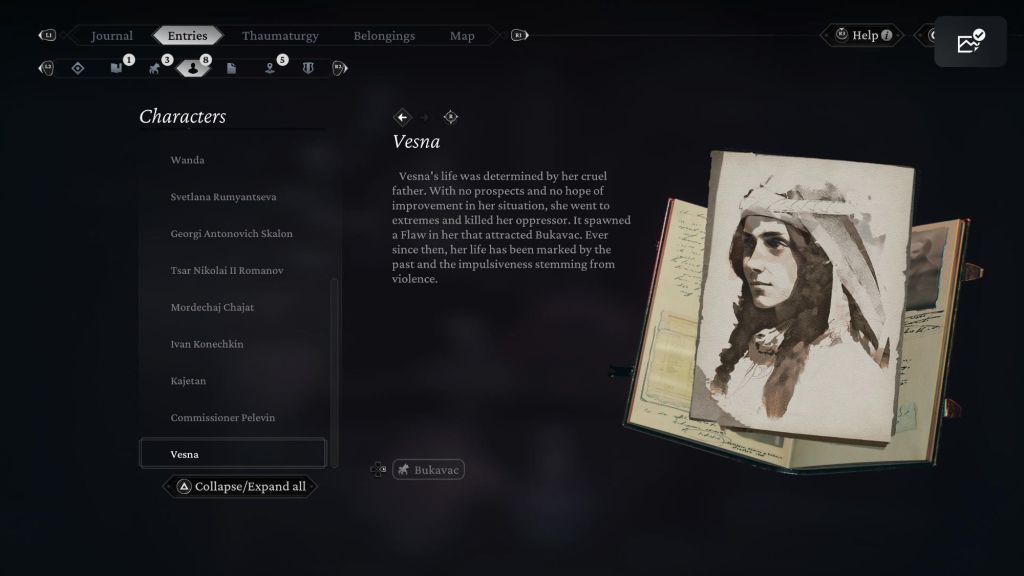1024x576 pixels.
Task: Select the Entries tab
Action: tap(188, 36)
